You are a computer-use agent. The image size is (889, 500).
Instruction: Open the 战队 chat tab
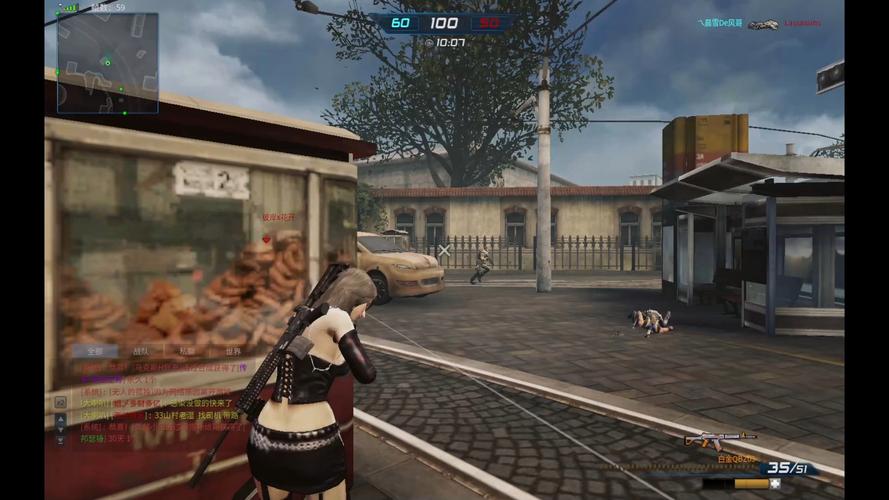tap(141, 352)
